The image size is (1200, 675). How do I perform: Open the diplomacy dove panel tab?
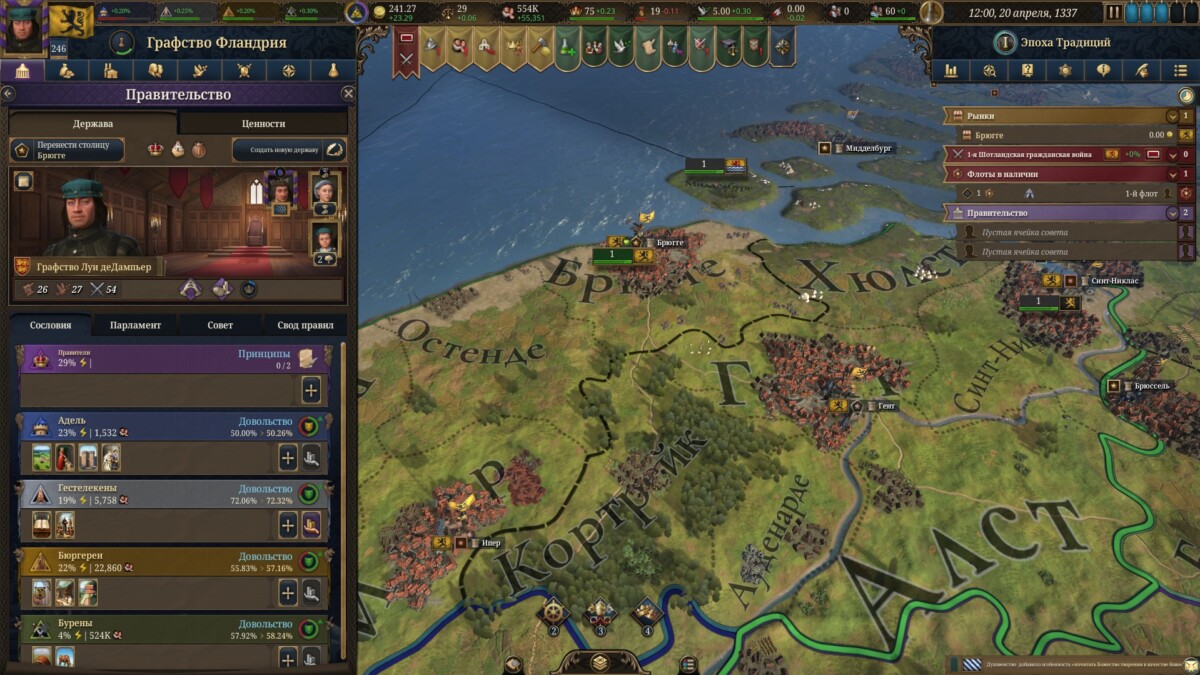[199, 71]
